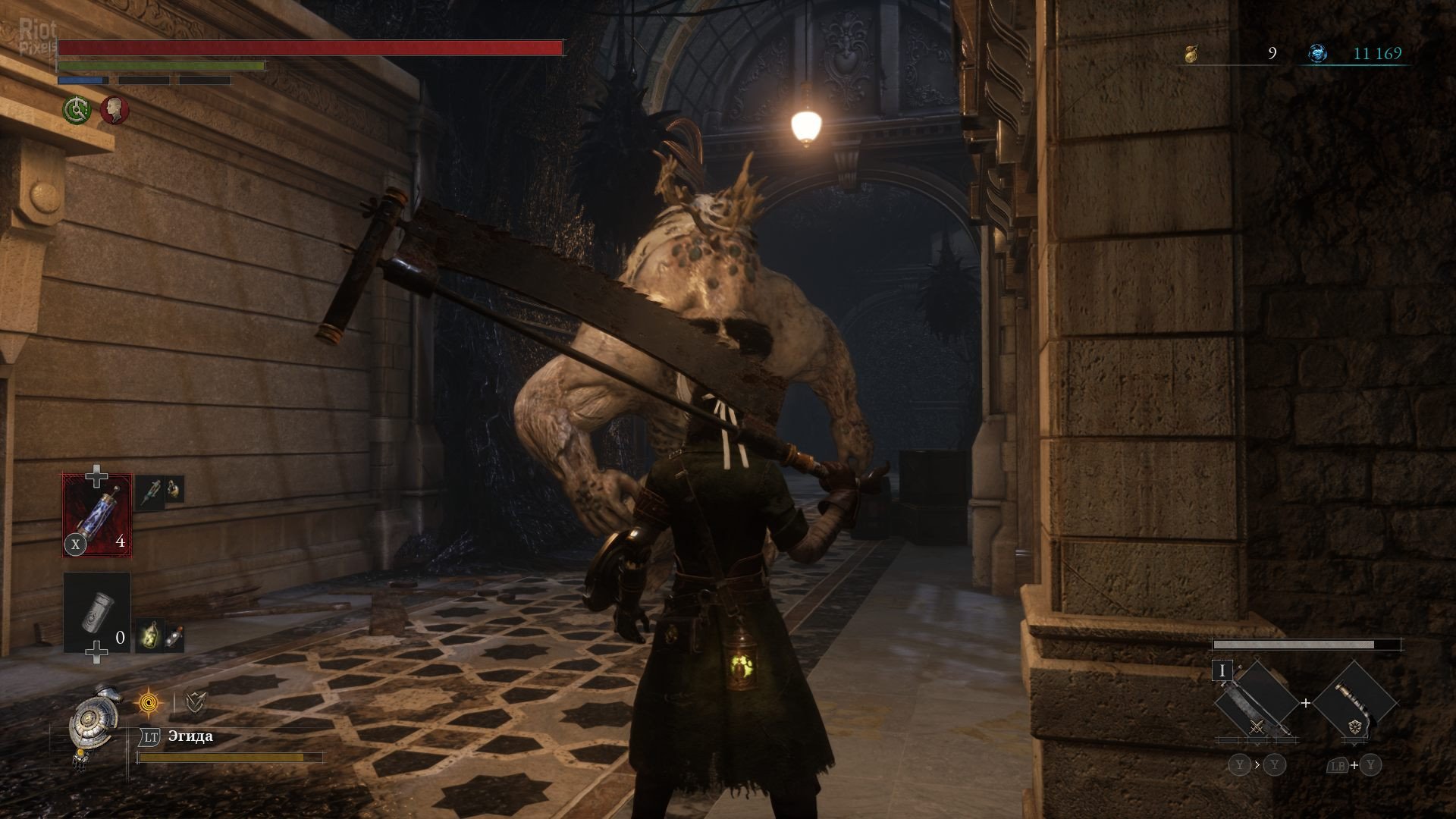Click the weapon set I badge
This screenshot has width=1456, height=819.
click(x=1222, y=671)
